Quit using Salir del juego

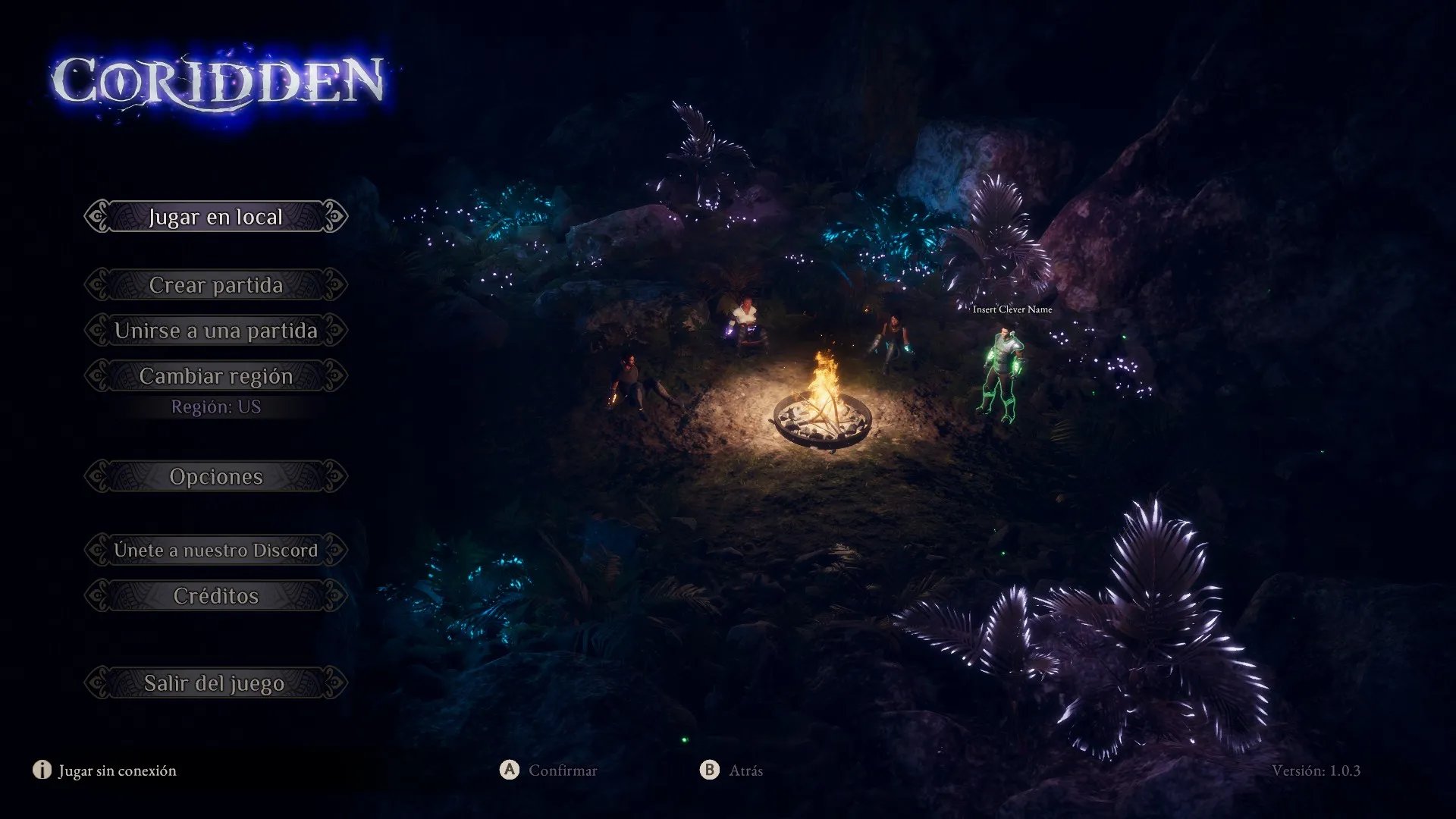pos(216,683)
